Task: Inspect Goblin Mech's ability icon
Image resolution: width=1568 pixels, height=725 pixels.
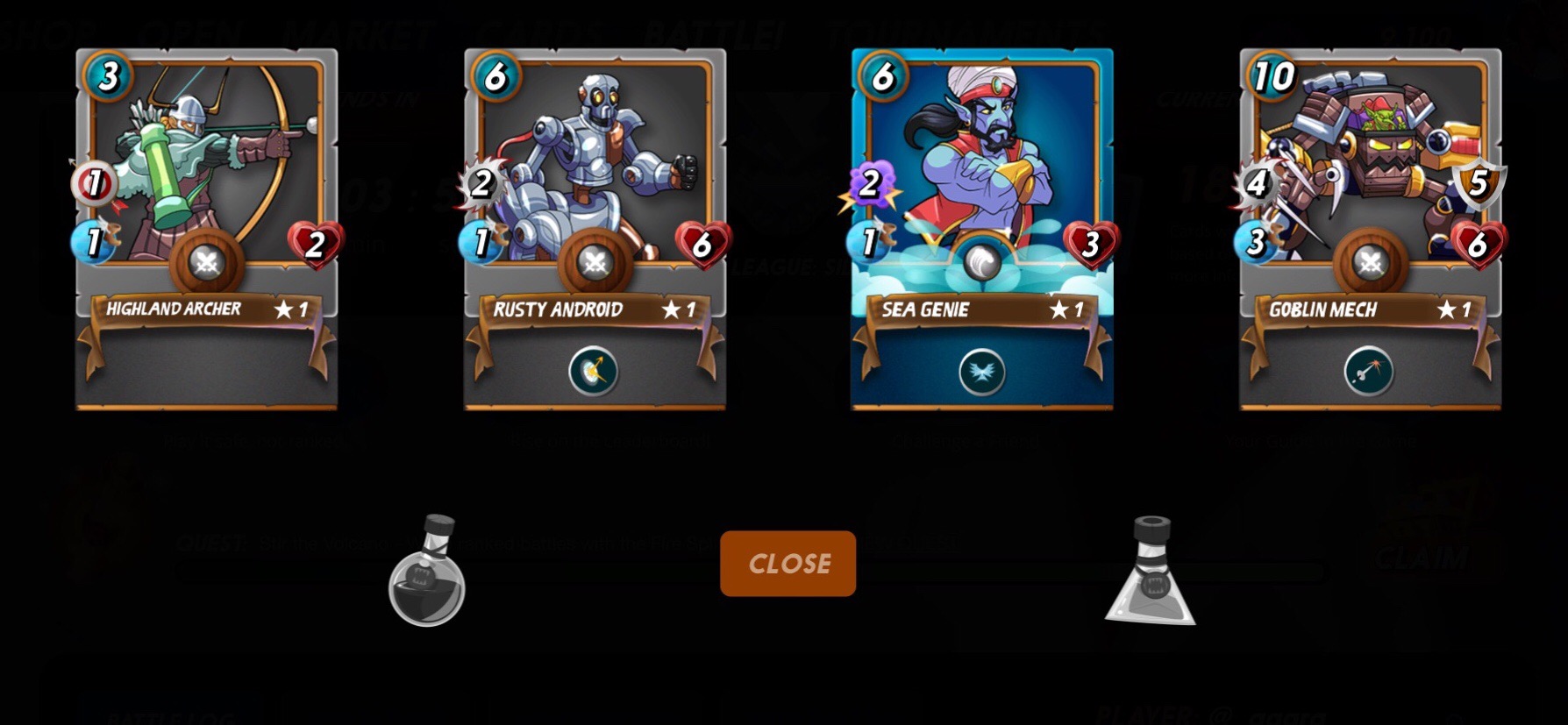Action: pos(1369,372)
